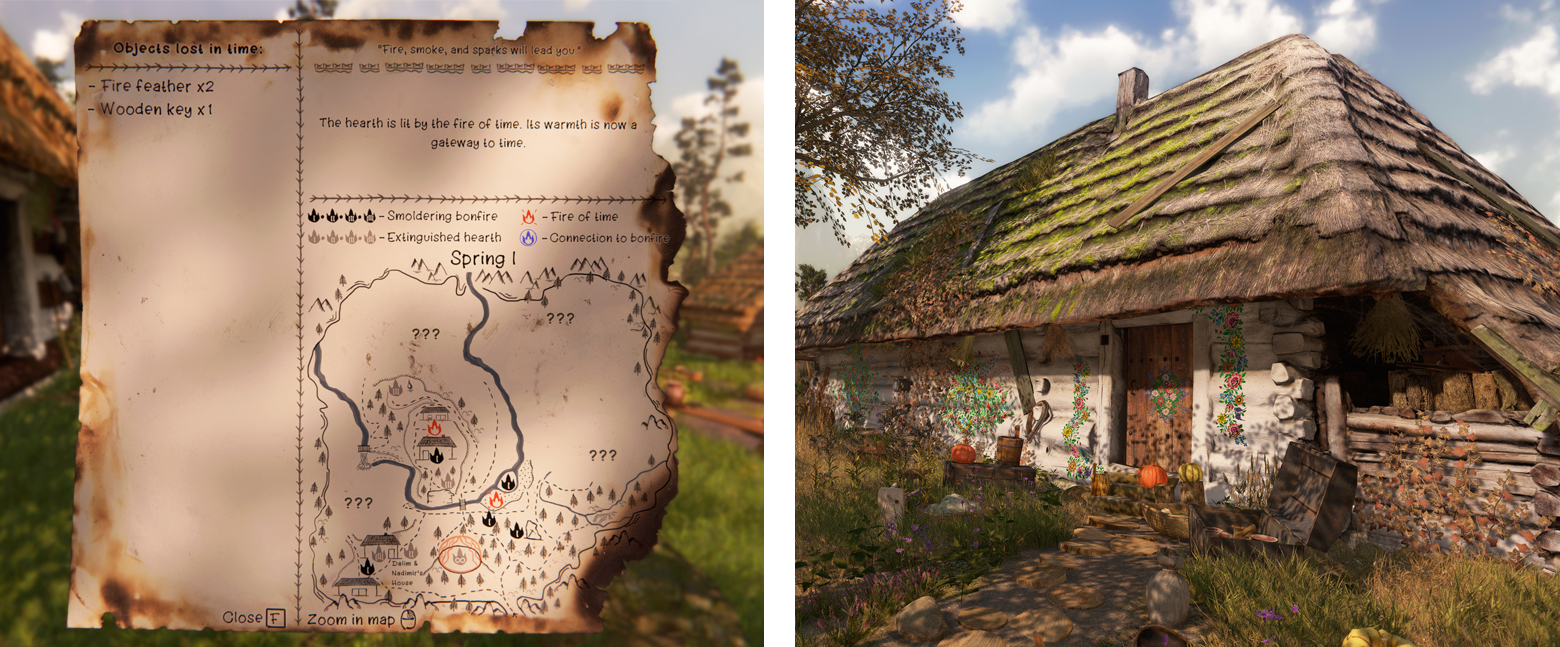The width and height of the screenshot is (1560, 647).
Task: Select the red flame between the central houses
Action: (434, 428)
